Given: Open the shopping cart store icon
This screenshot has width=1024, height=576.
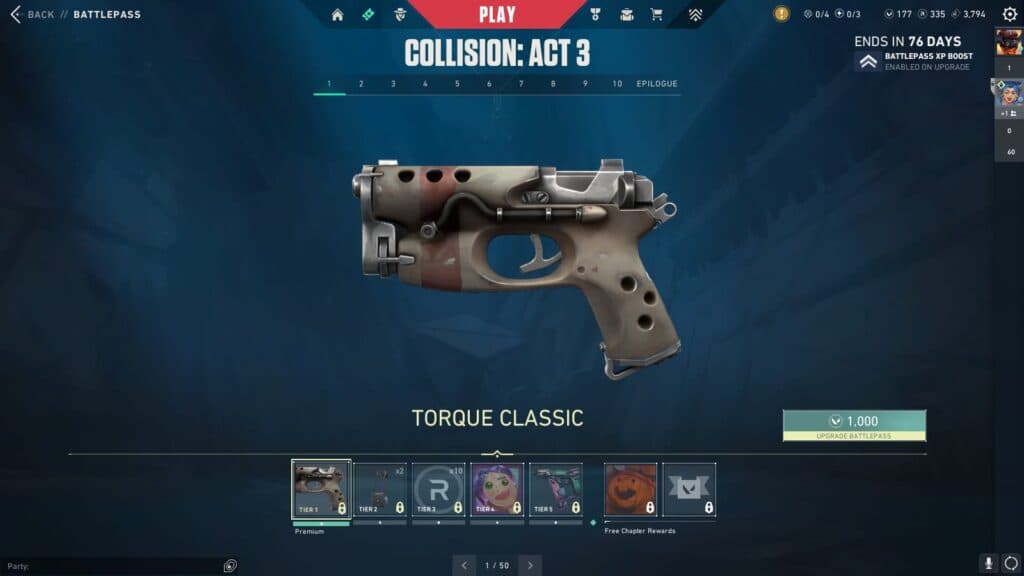Looking at the screenshot, I should pyautogui.click(x=656, y=15).
